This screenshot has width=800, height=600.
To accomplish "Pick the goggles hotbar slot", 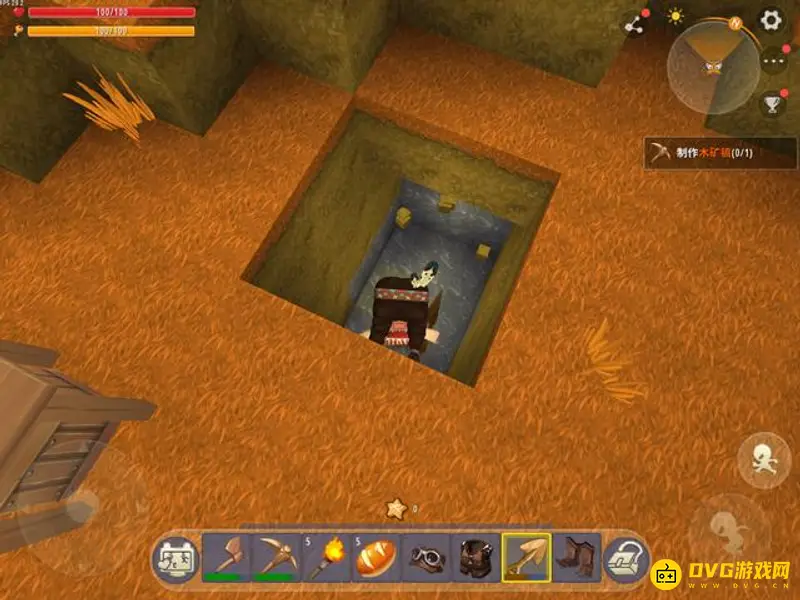I will [x=426, y=557].
